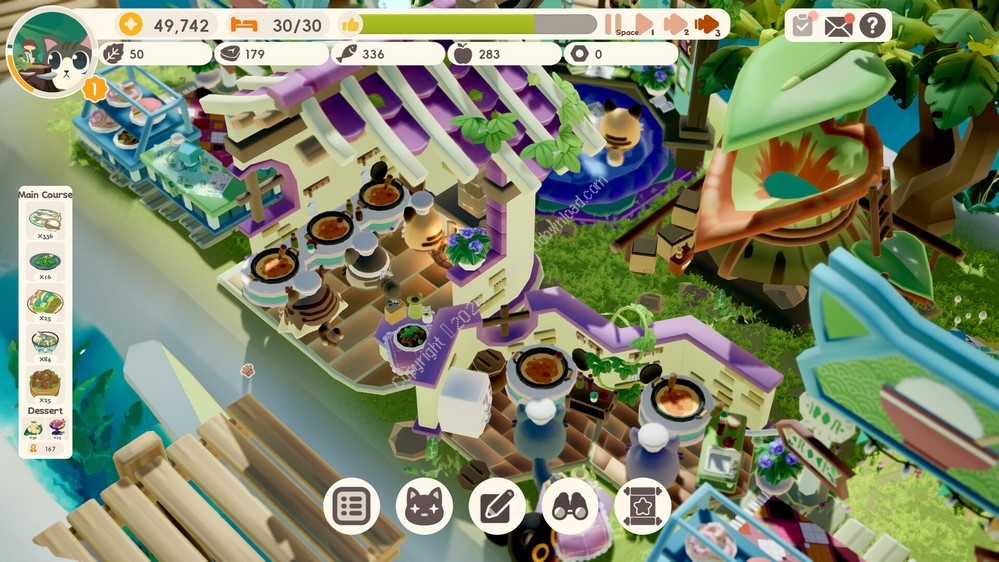Open the cat face staff menu

click(424, 506)
